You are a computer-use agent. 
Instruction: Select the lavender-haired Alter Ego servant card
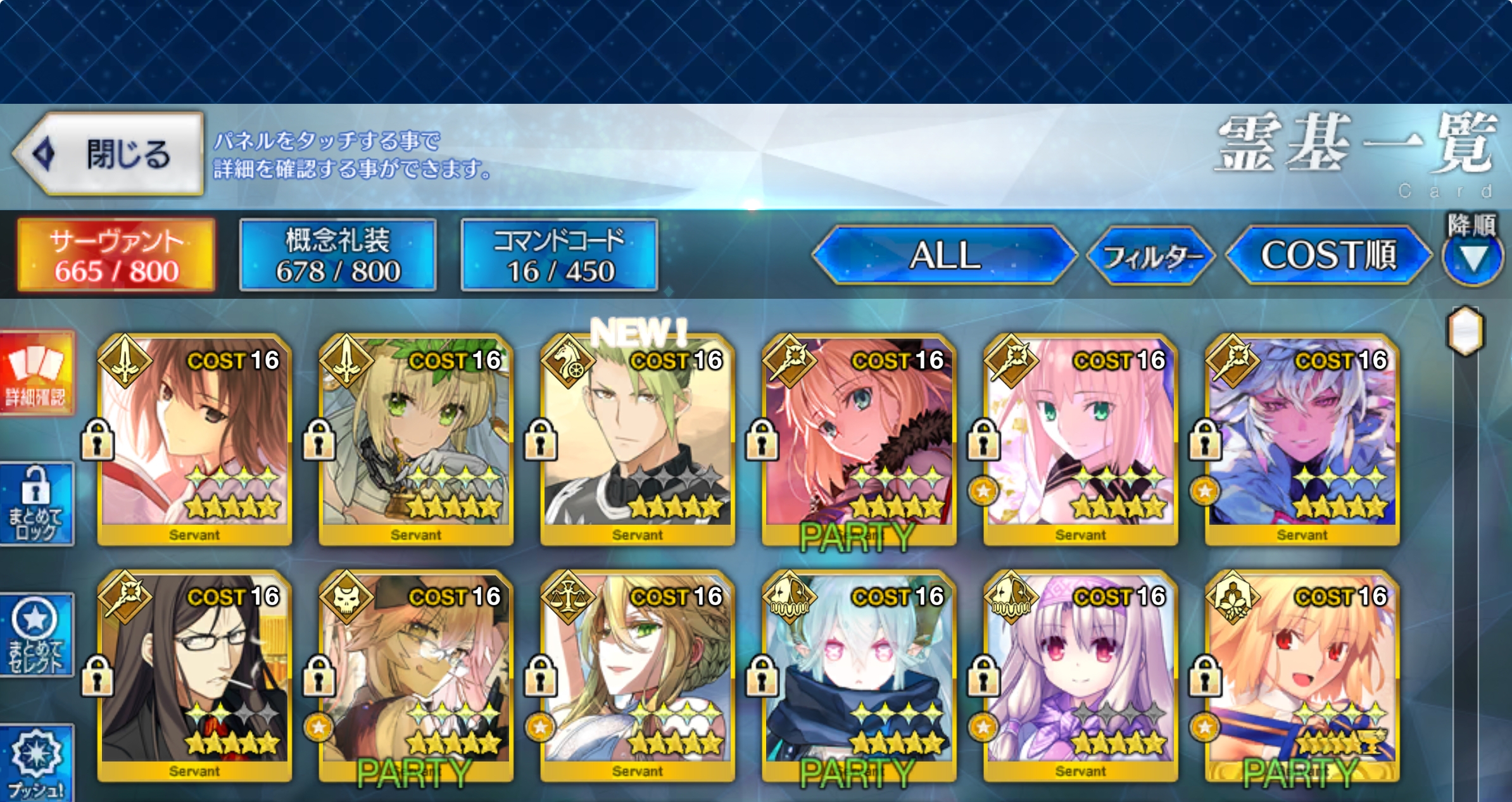click(x=1081, y=675)
